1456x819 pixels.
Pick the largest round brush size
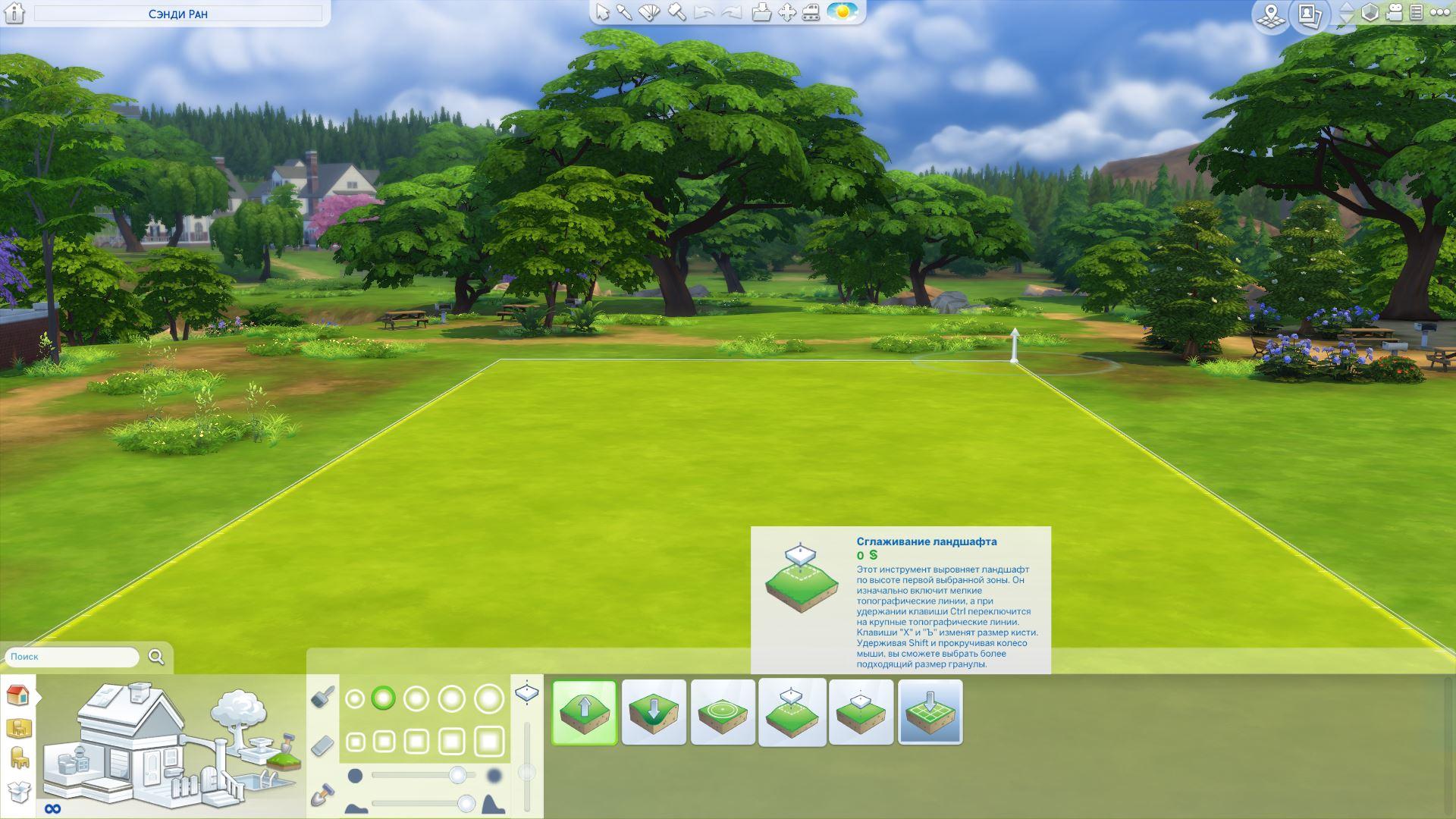(x=489, y=698)
